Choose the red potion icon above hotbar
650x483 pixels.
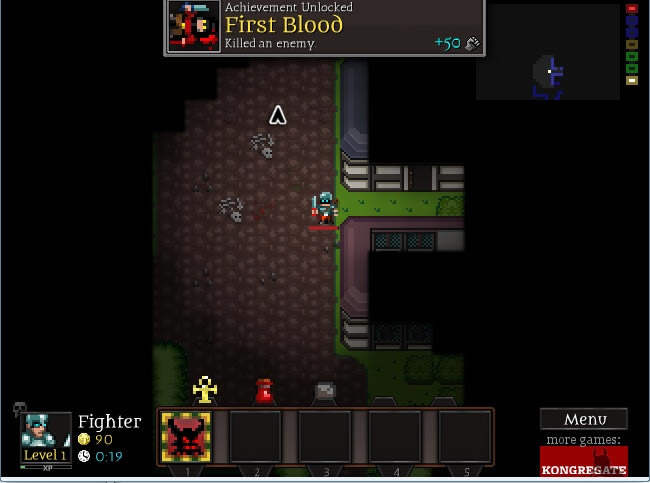(264, 391)
